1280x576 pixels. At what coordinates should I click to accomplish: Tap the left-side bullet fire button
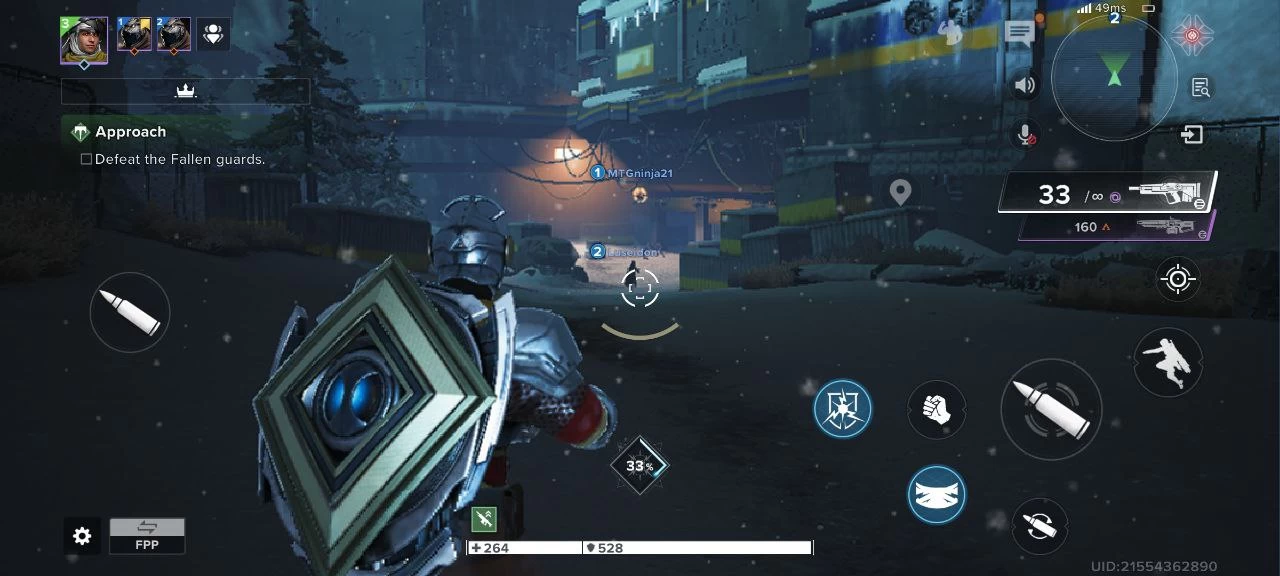pyautogui.click(x=130, y=312)
